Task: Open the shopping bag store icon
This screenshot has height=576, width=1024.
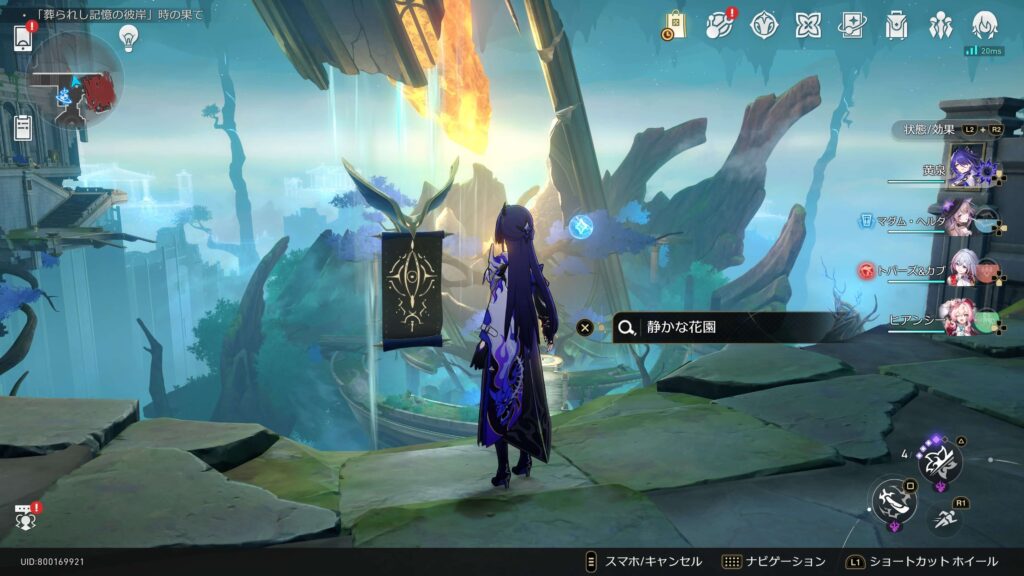Action: (x=675, y=24)
